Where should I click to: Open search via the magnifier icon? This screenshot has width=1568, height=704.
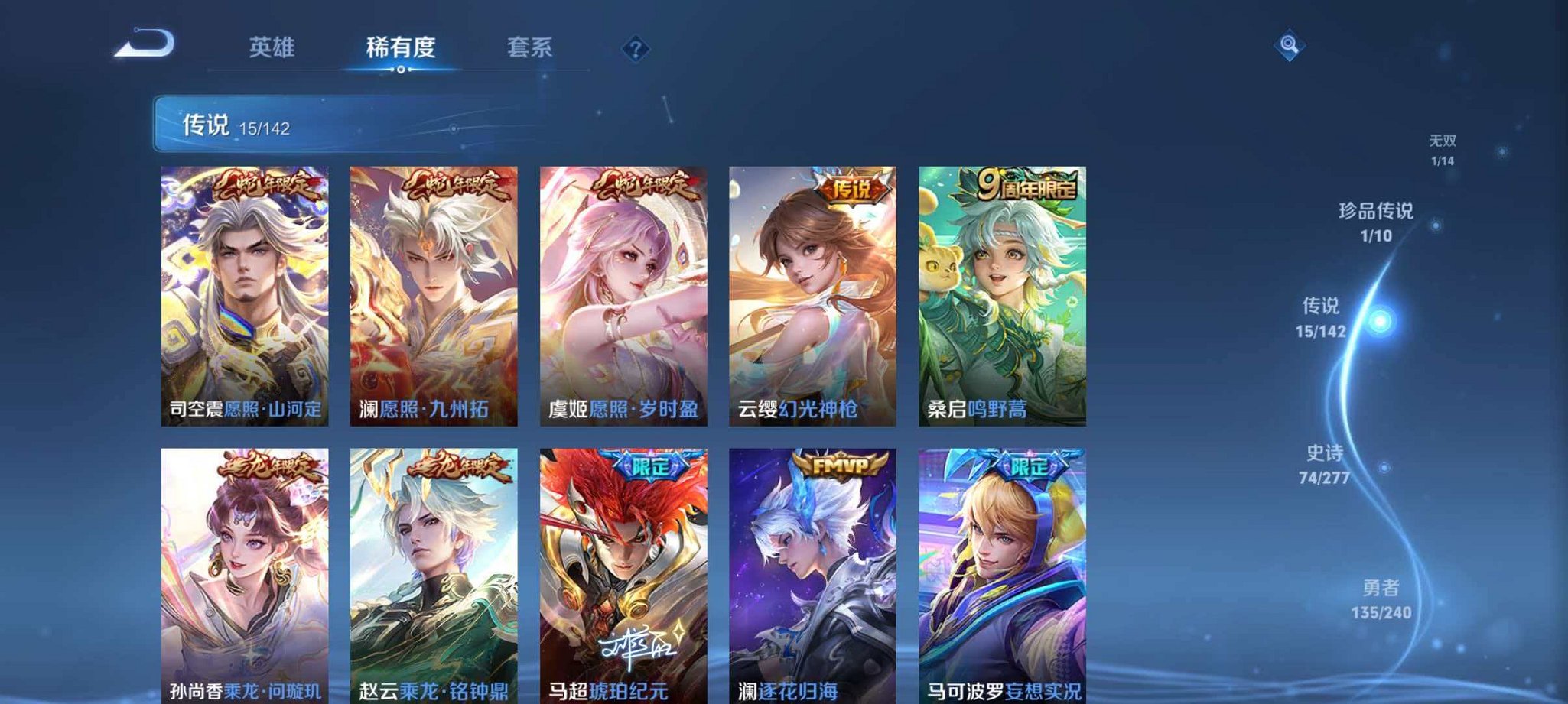pyautogui.click(x=1288, y=47)
